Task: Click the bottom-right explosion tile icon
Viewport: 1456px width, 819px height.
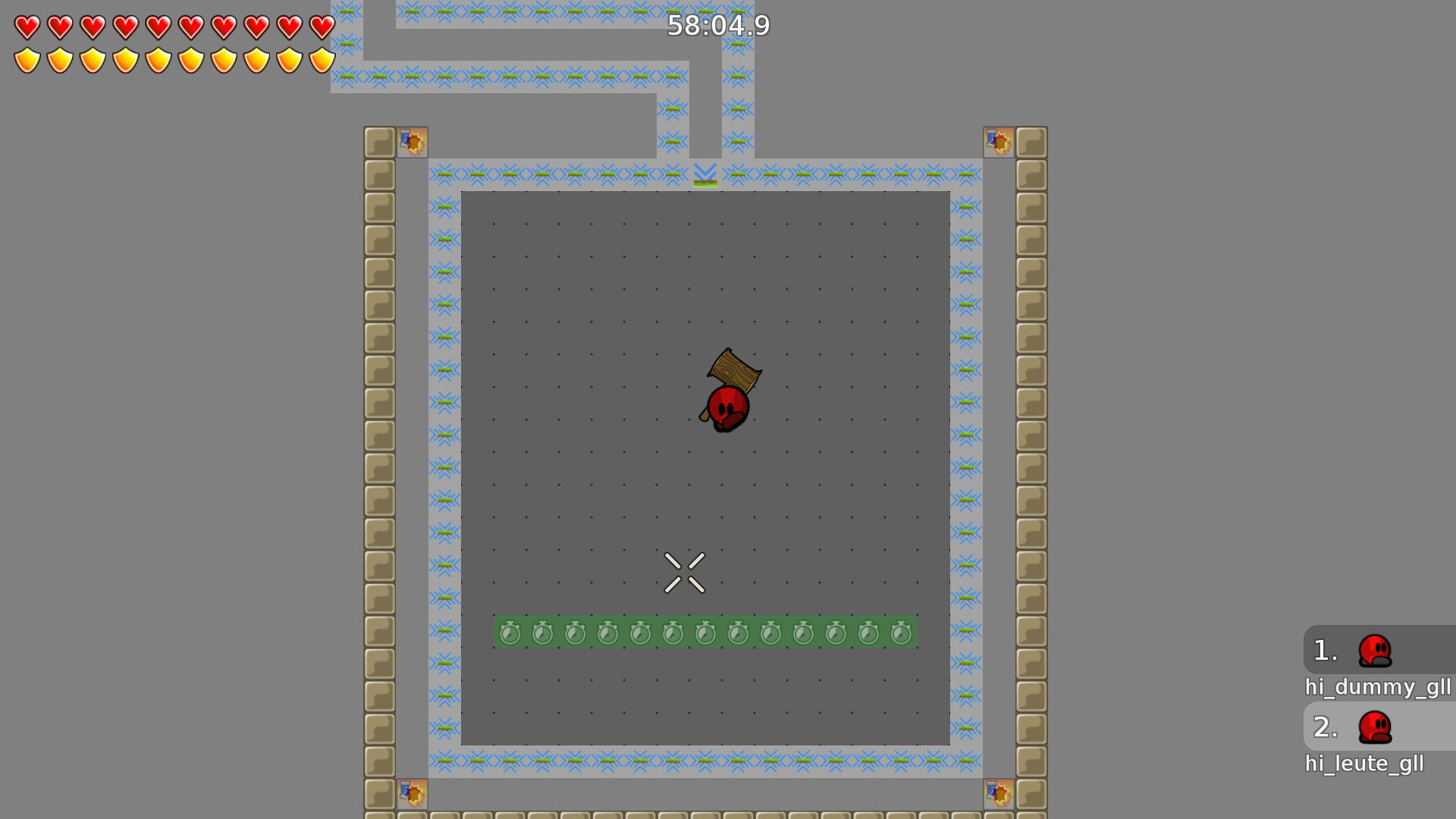Action: tap(999, 794)
